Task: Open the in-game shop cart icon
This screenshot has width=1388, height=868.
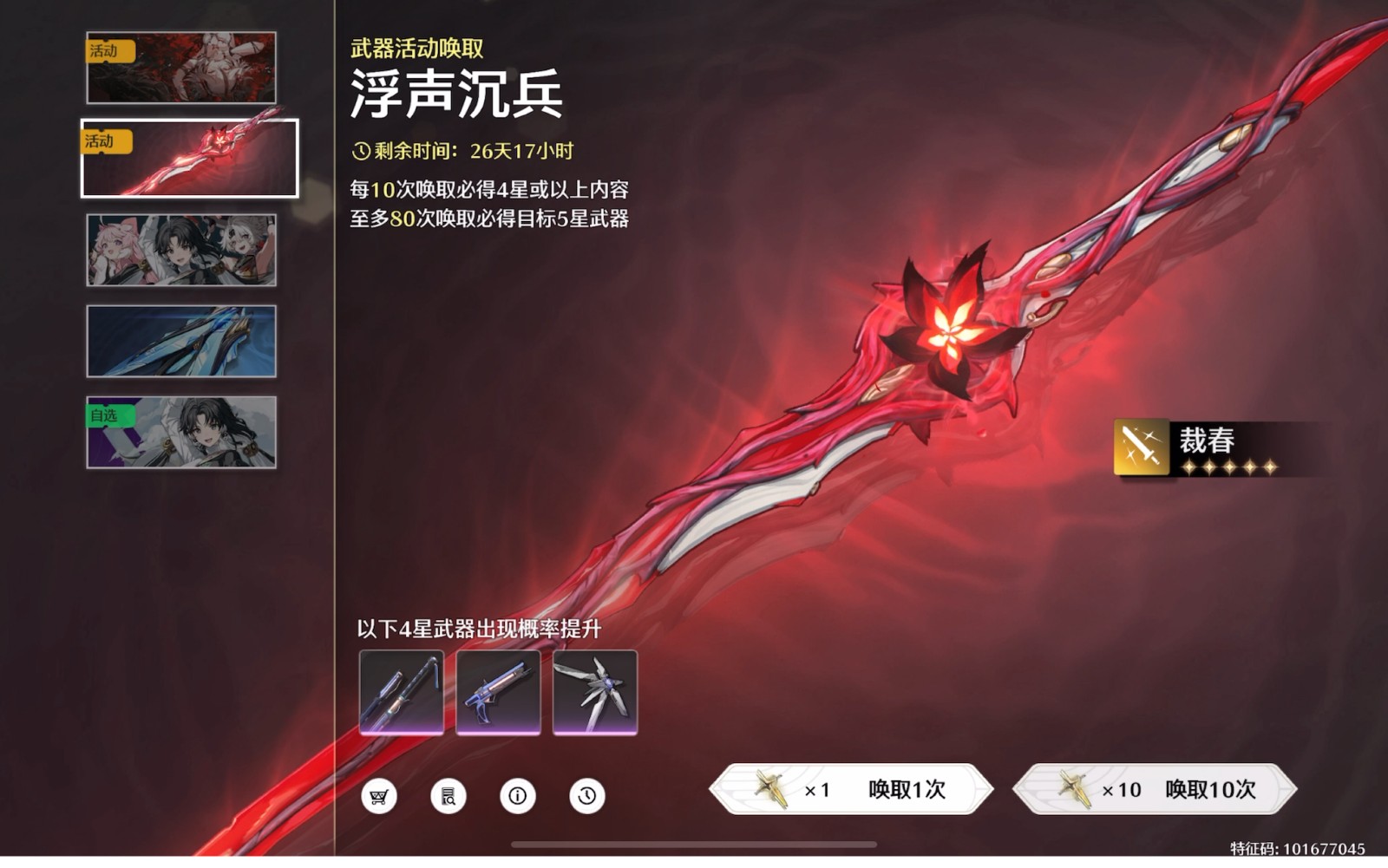Action: [x=379, y=794]
